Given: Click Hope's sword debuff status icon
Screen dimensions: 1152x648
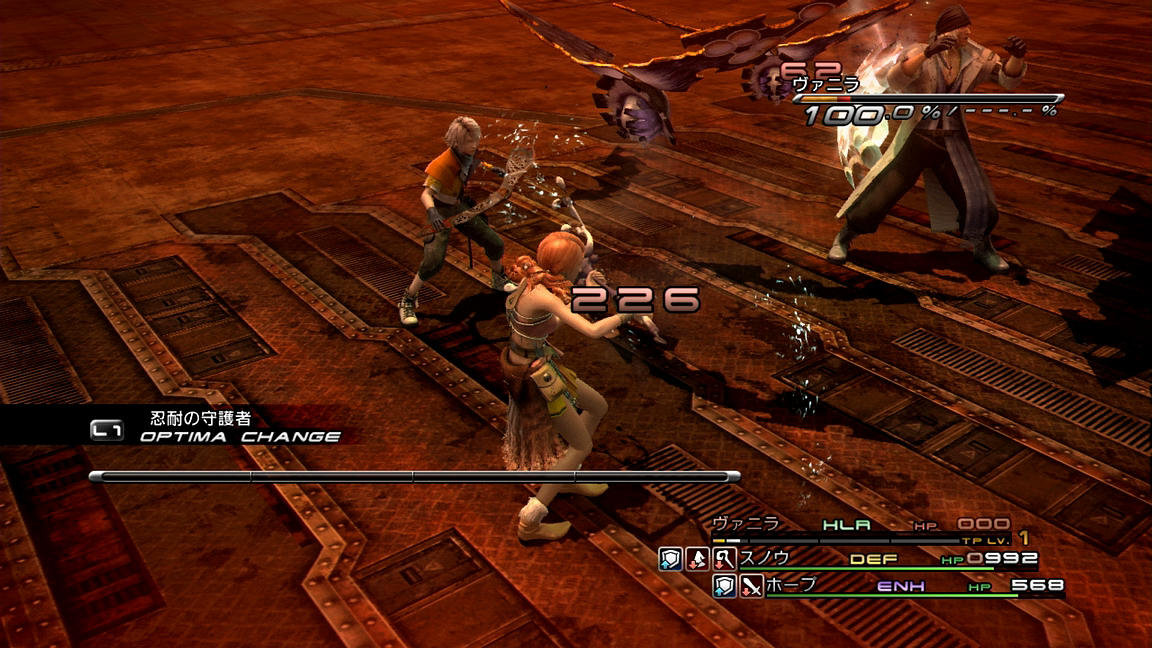Looking at the screenshot, I should pyautogui.click(x=750, y=586).
